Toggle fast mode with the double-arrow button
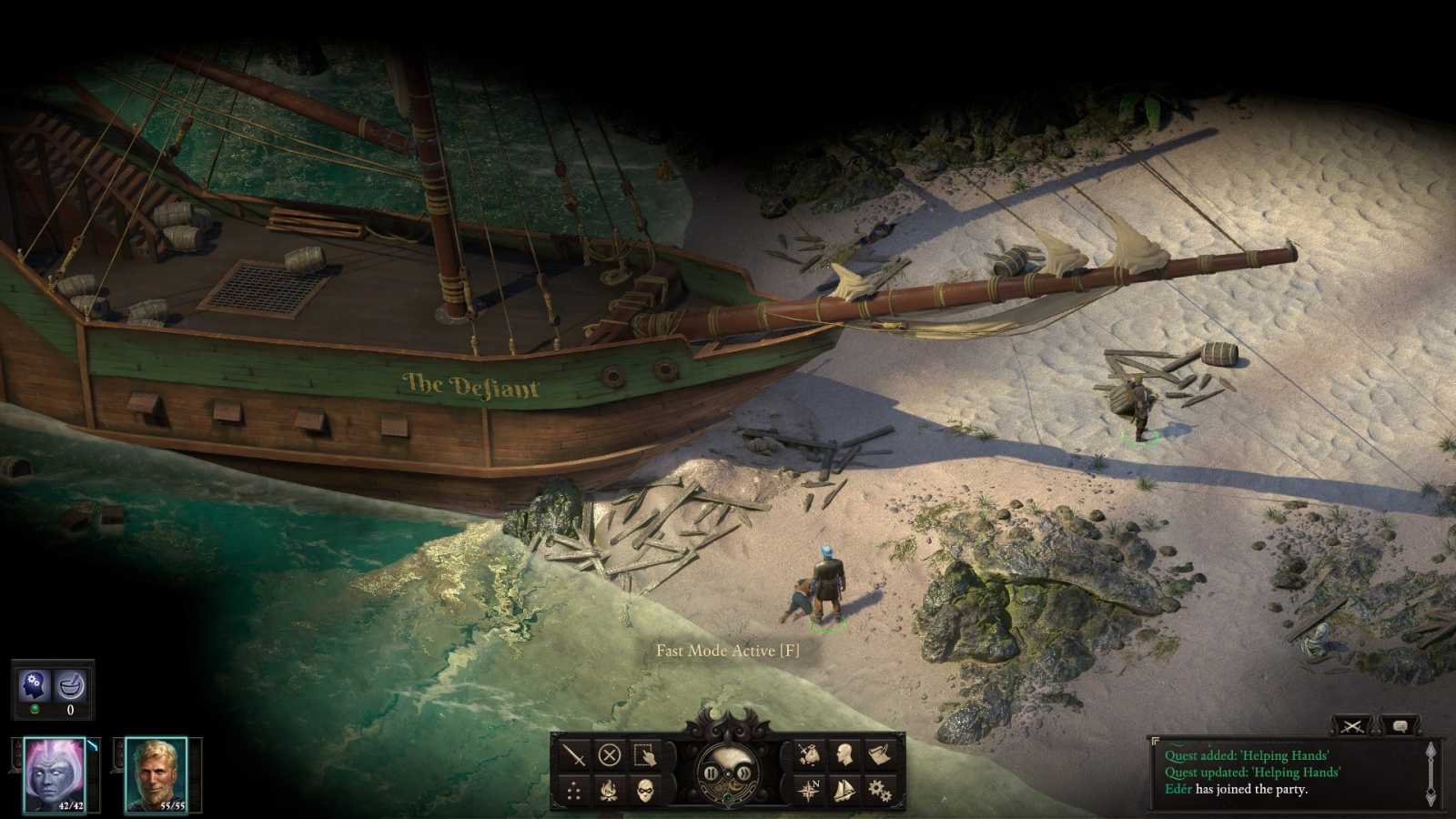Image resolution: width=1456 pixels, height=819 pixels. [x=744, y=773]
